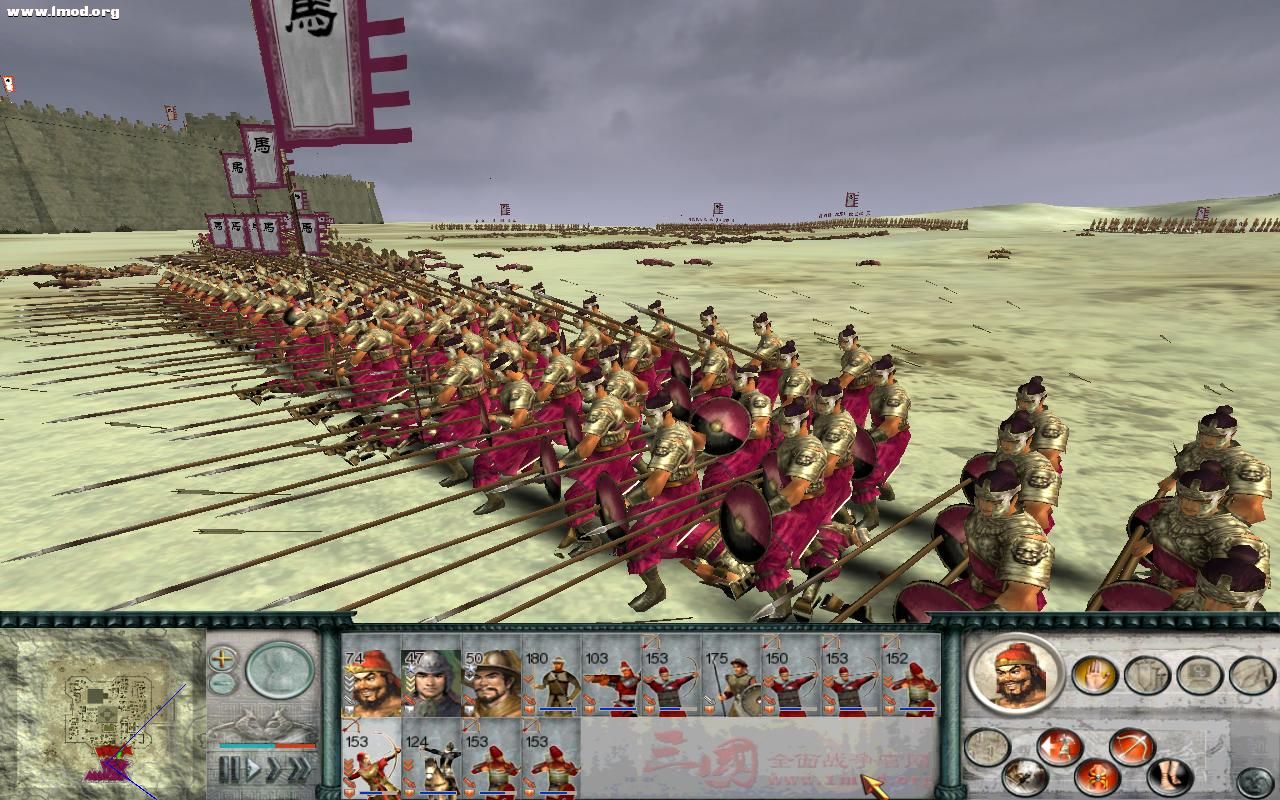Pause the battle with the pause button
Image resolution: width=1280 pixels, height=800 pixels.
[x=229, y=766]
